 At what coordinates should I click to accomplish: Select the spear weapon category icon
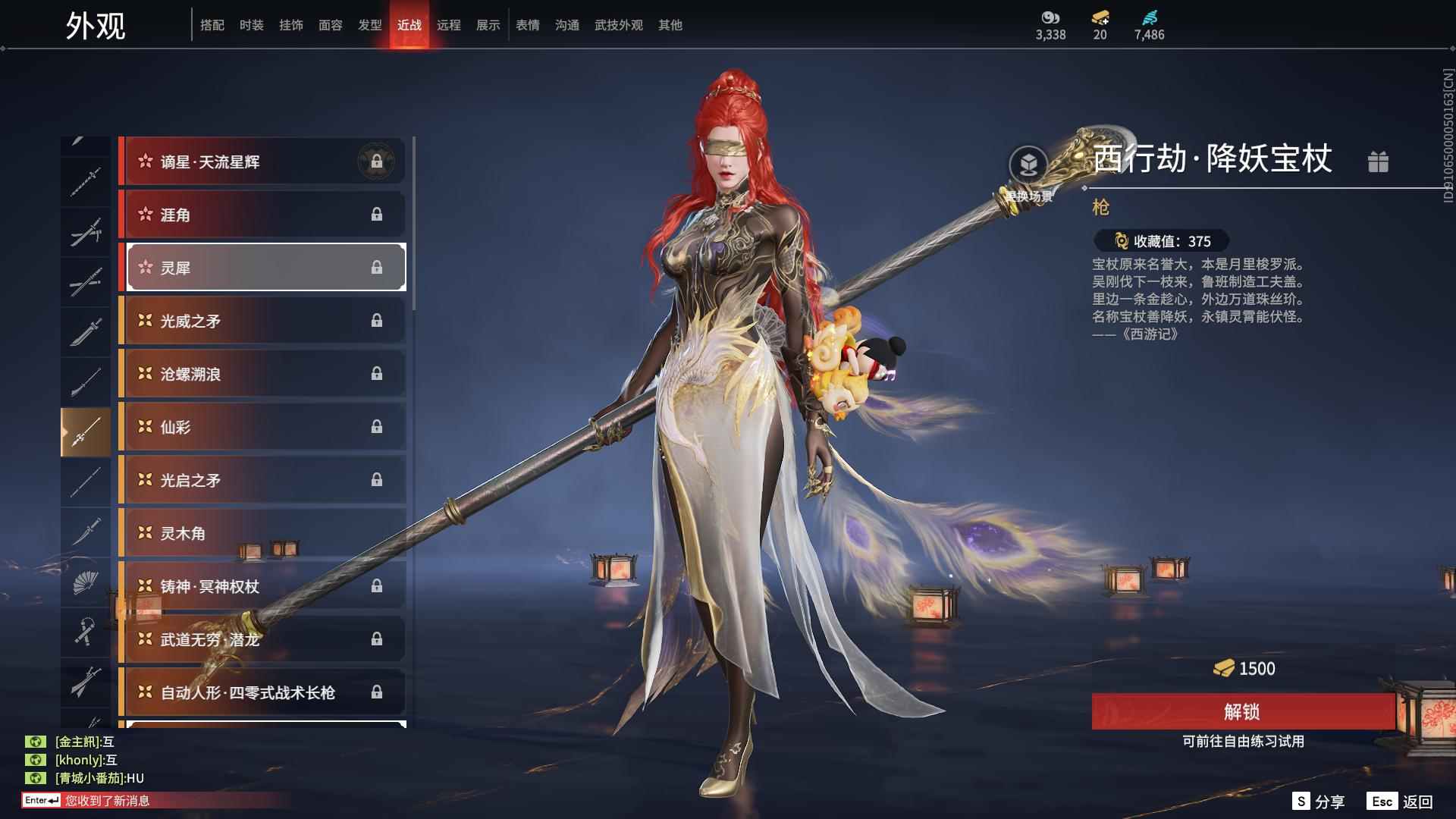tap(86, 428)
